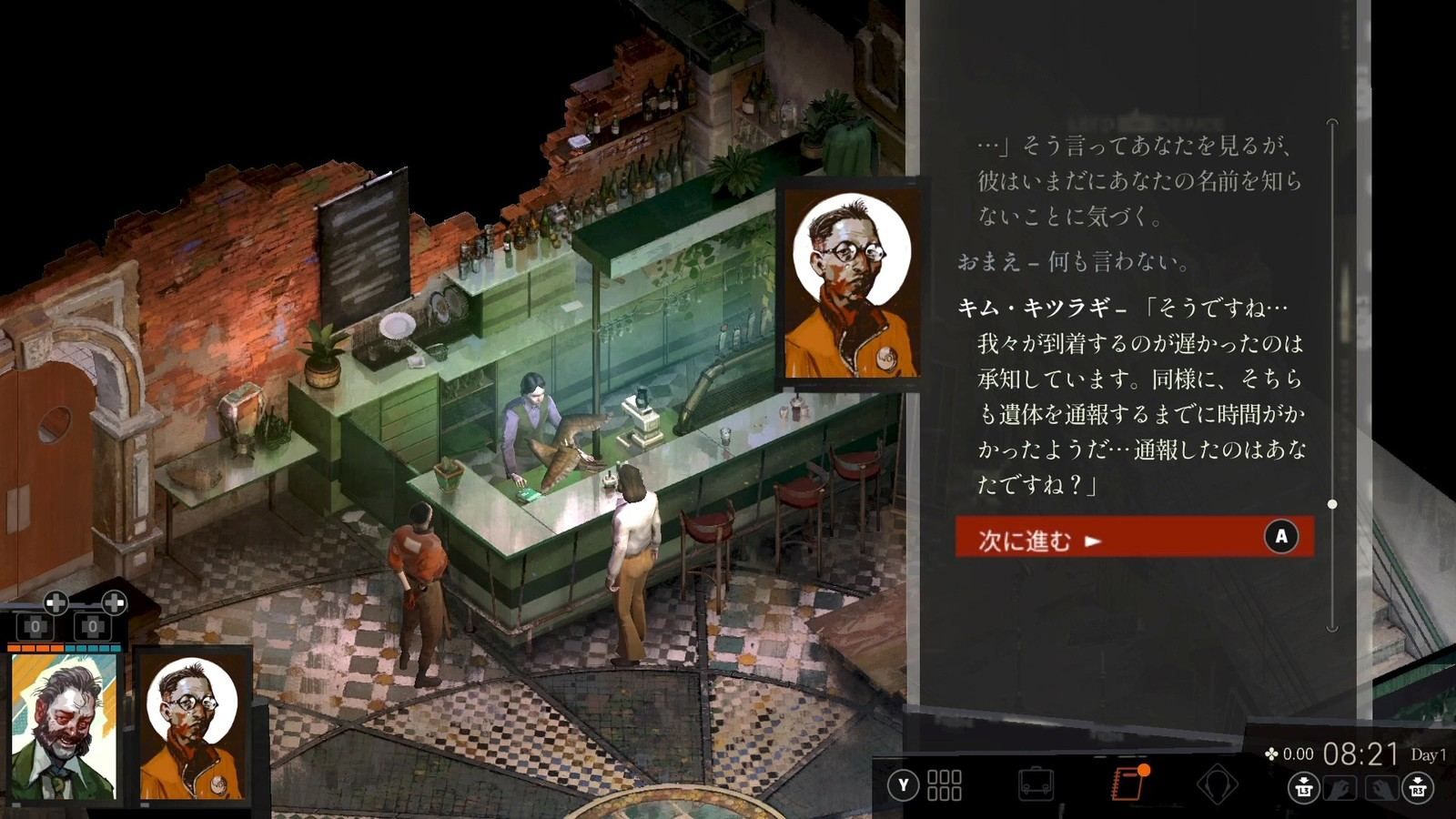Image resolution: width=1456 pixels, height=819 pixels.
Task: Click the 08:21 clock display
Action: click(1360, 755)
